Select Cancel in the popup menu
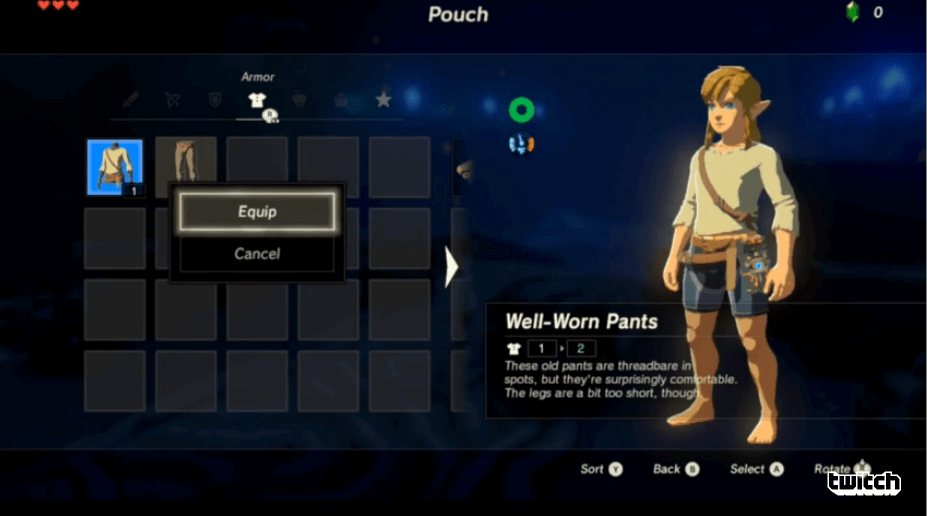927x516 pixels. point(257,254)
